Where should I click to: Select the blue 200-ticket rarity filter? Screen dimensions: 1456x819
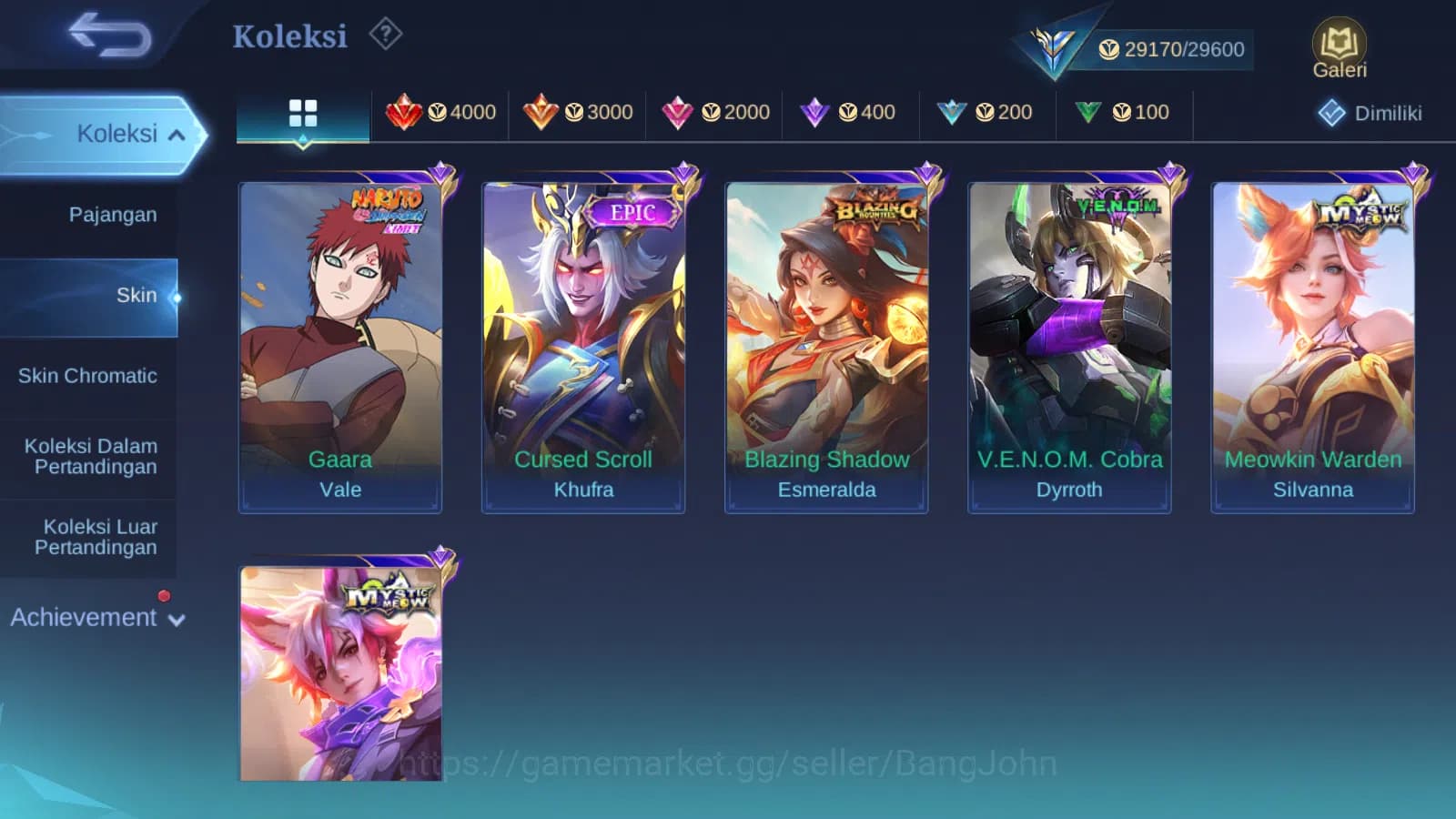point(986,112)
